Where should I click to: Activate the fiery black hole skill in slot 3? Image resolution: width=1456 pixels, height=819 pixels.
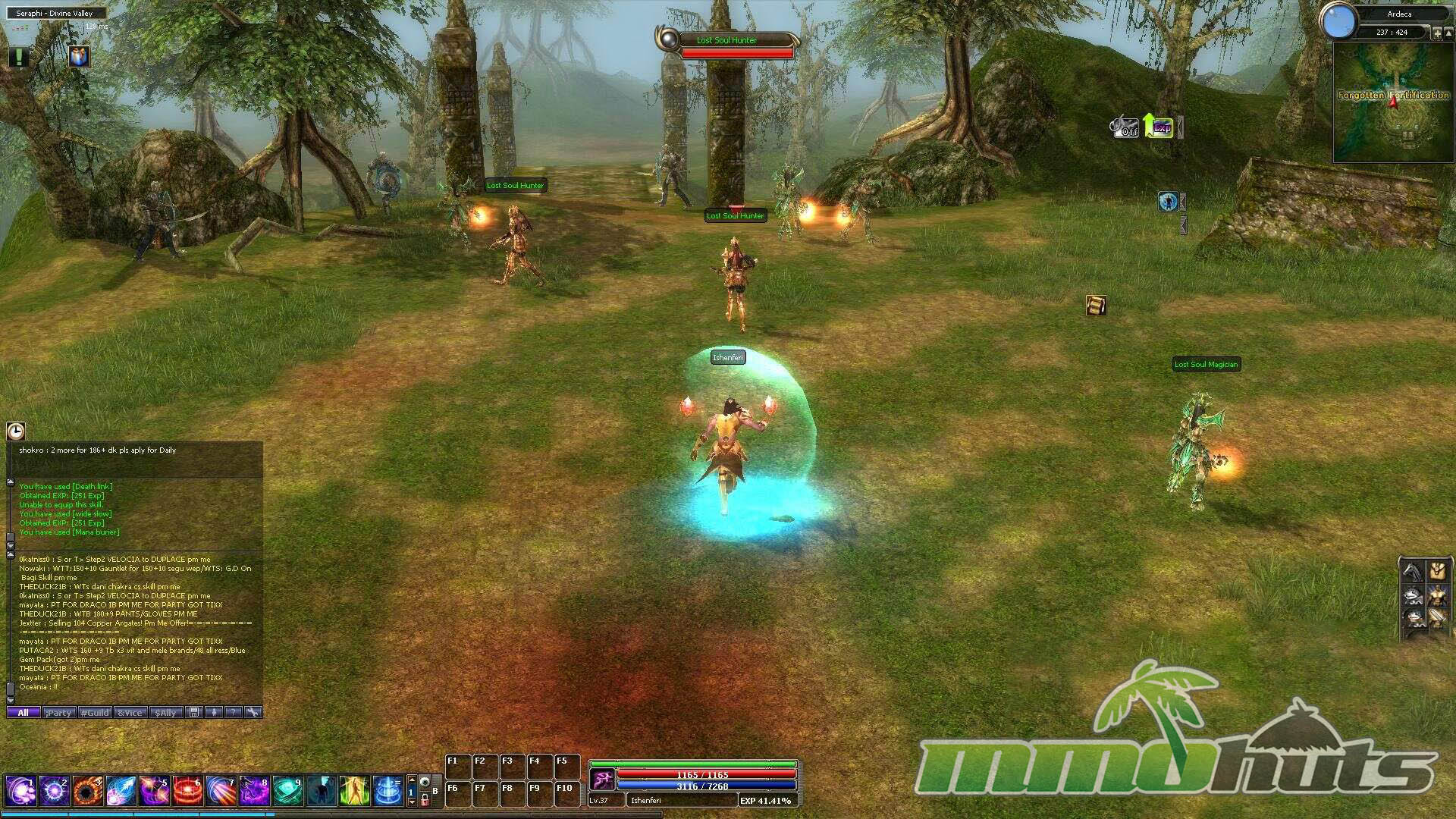pyautogui.click(x=87, y=791)
